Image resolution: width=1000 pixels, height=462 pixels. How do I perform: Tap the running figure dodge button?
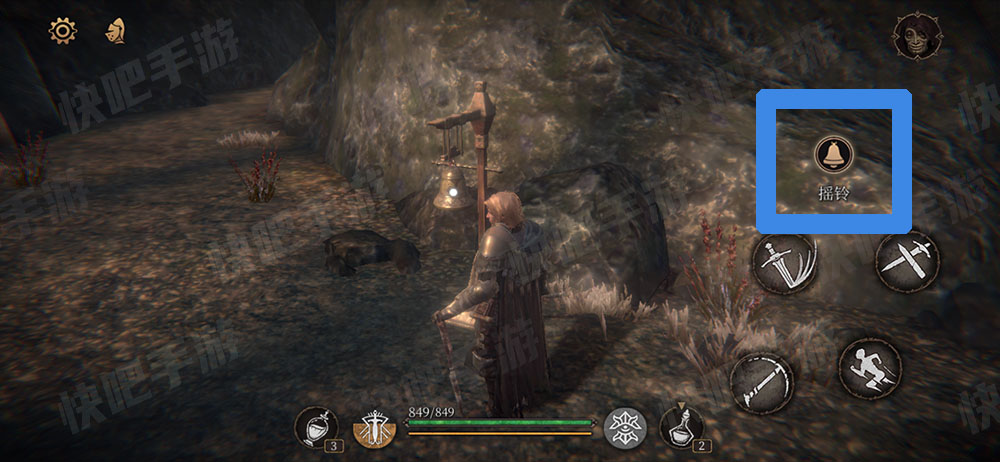[x=870, y=370]
